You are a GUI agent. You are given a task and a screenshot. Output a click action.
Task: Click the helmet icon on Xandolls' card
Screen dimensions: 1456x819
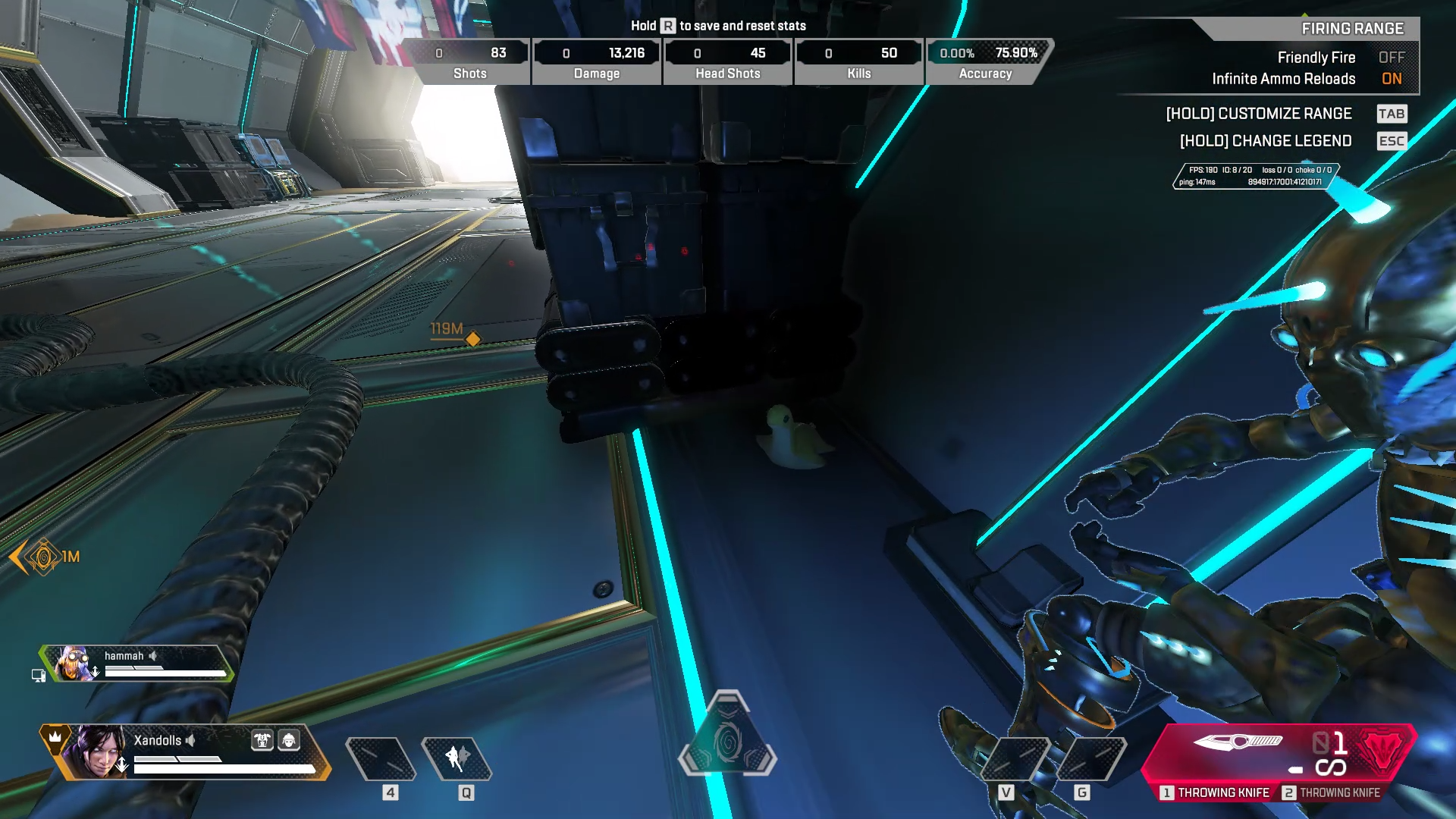point(289,740)
